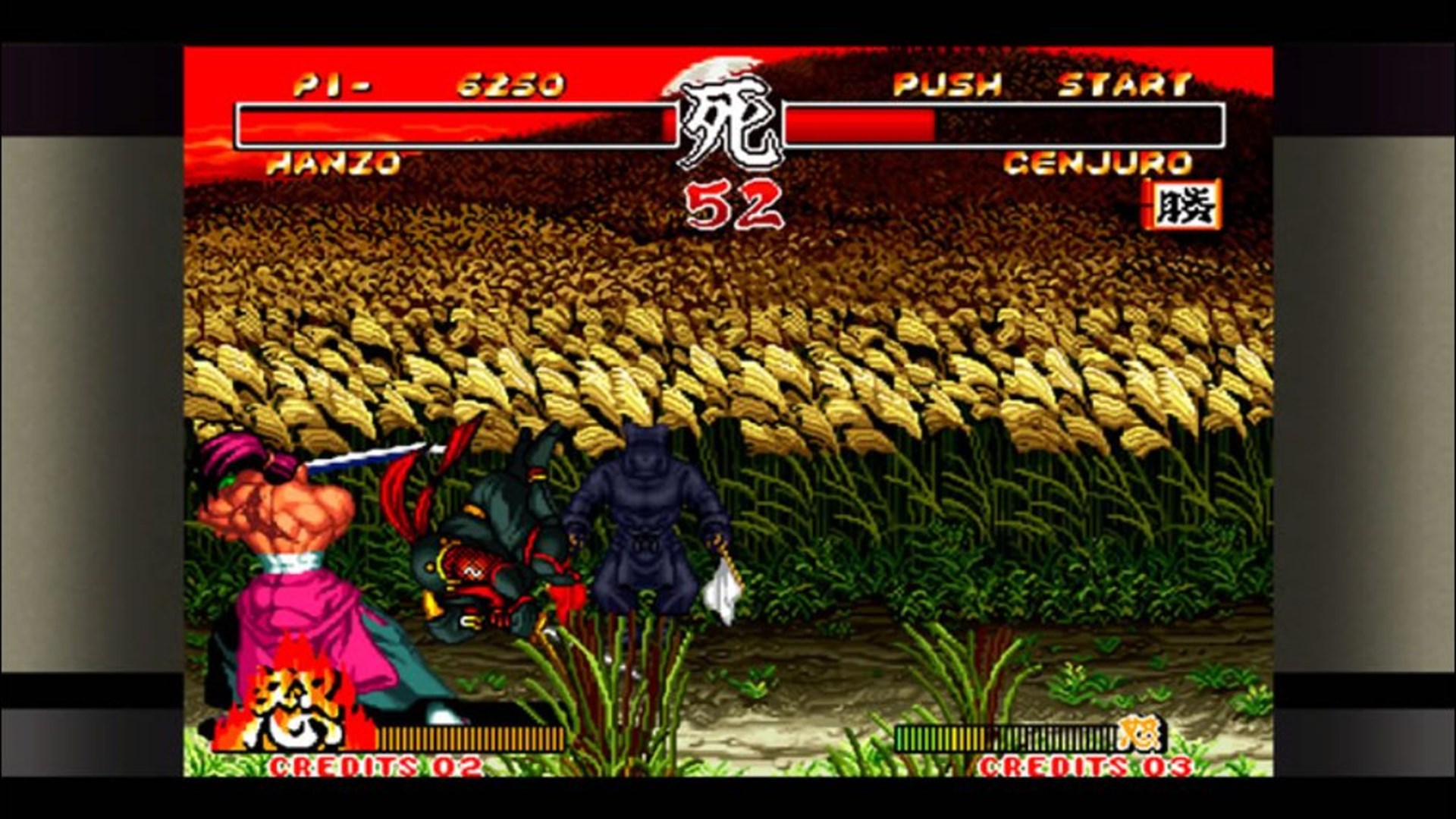This screenshot has width=1456, height=819.
Task: Select the 勝 victory marker under Genjuro's name
Action: (1187, 206)
